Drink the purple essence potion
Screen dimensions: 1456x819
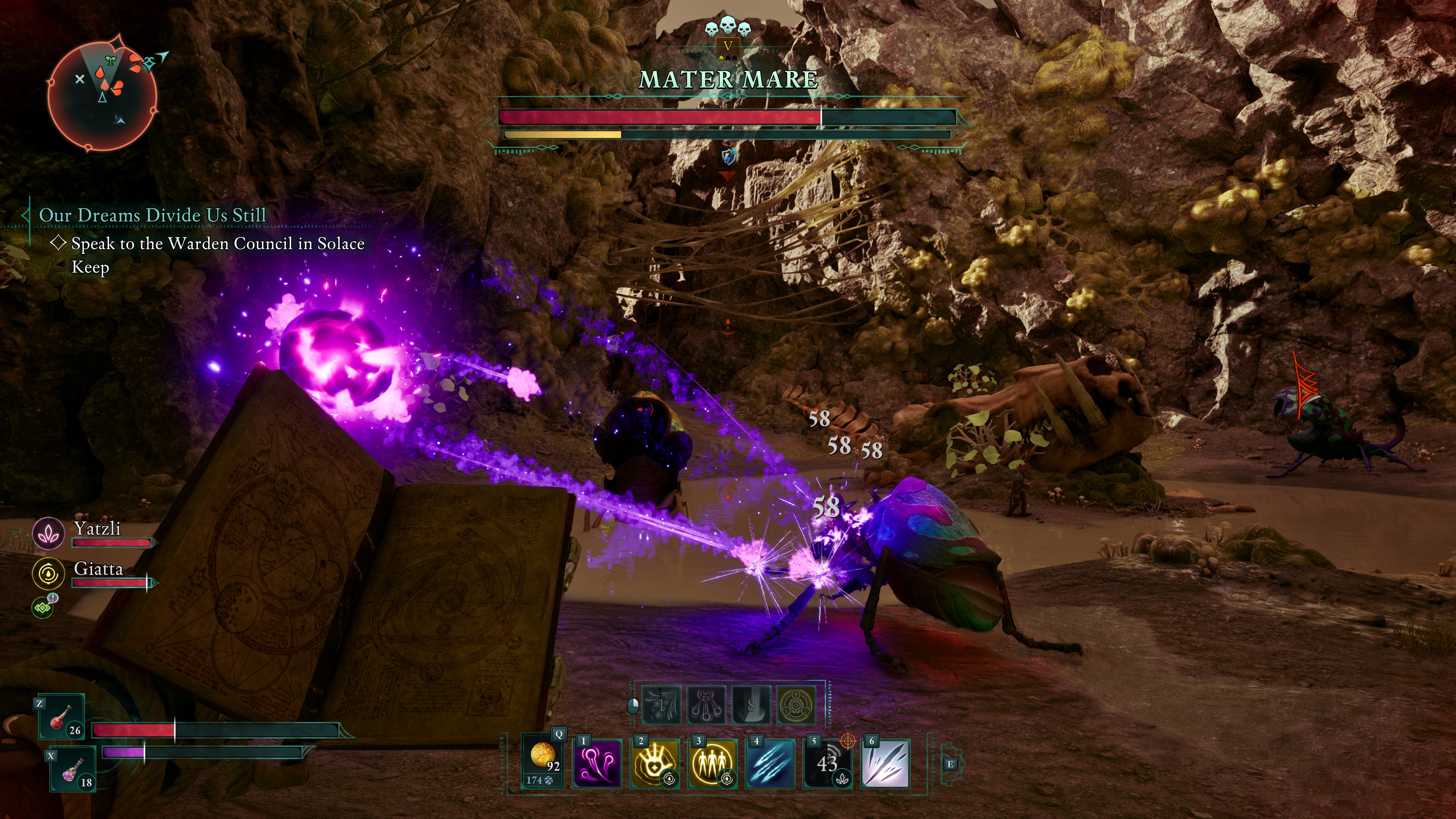[x=72, y=769]
